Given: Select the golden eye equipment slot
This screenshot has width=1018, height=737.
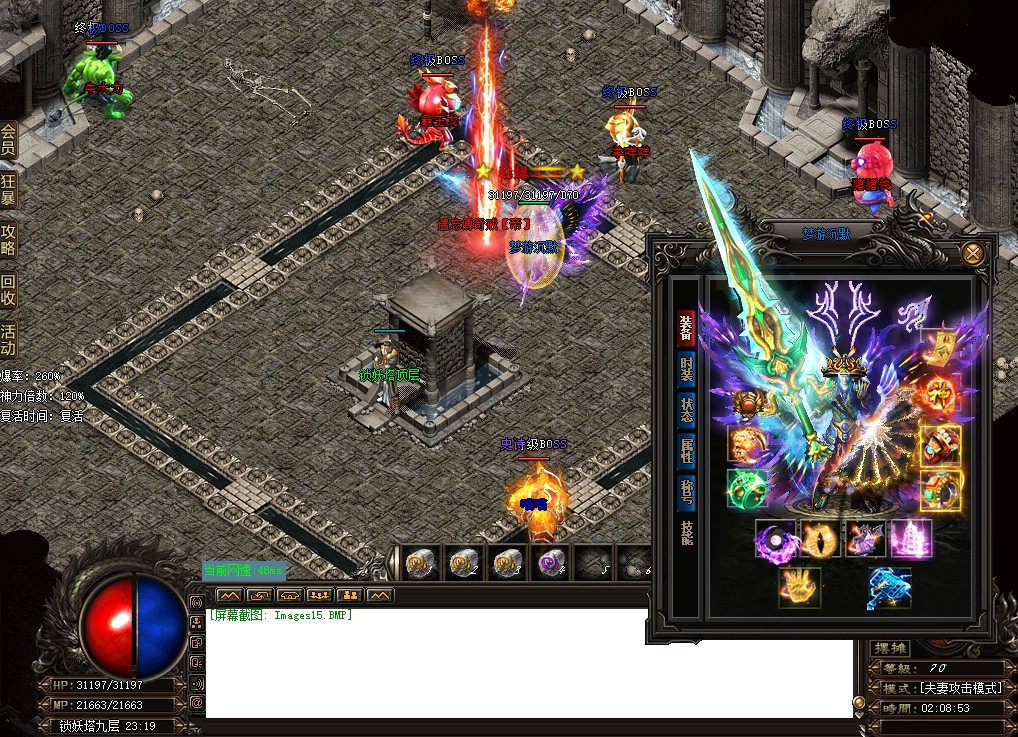Looking at the screenshot, I should pyautogui.click(x=820, y=539).
